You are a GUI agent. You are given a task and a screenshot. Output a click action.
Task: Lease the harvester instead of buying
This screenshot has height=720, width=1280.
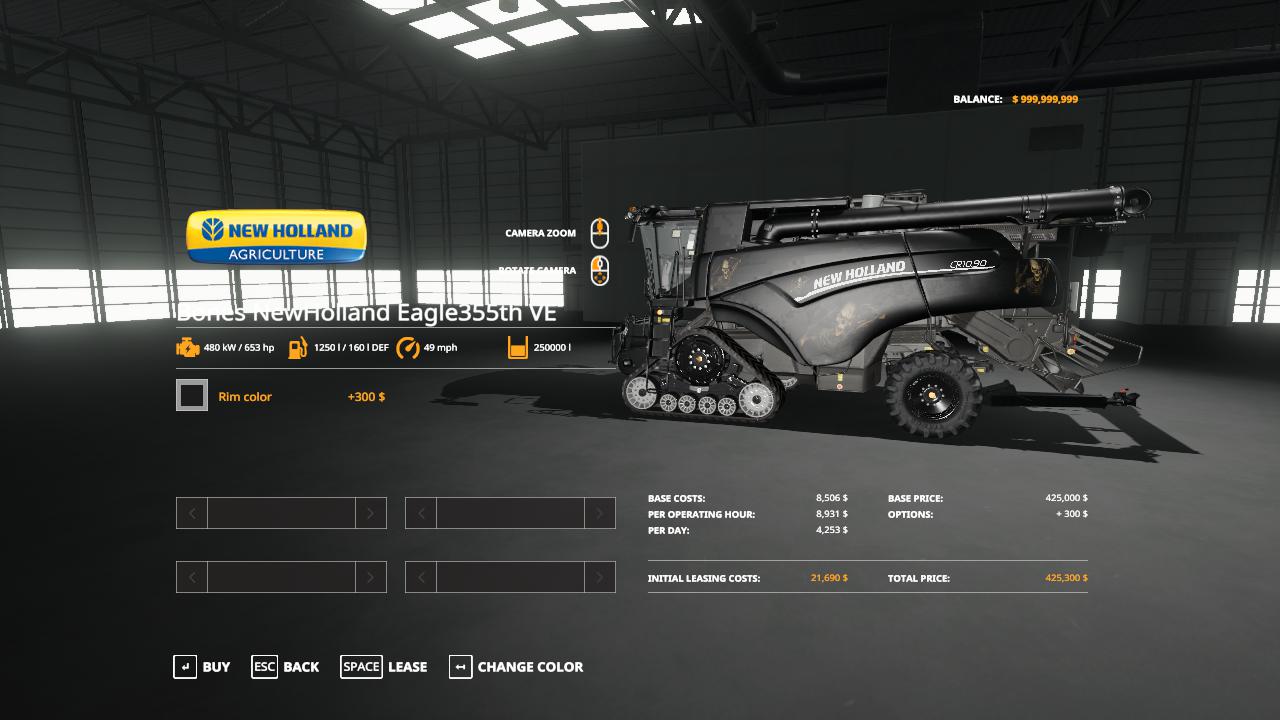click(x=385, y=667)
